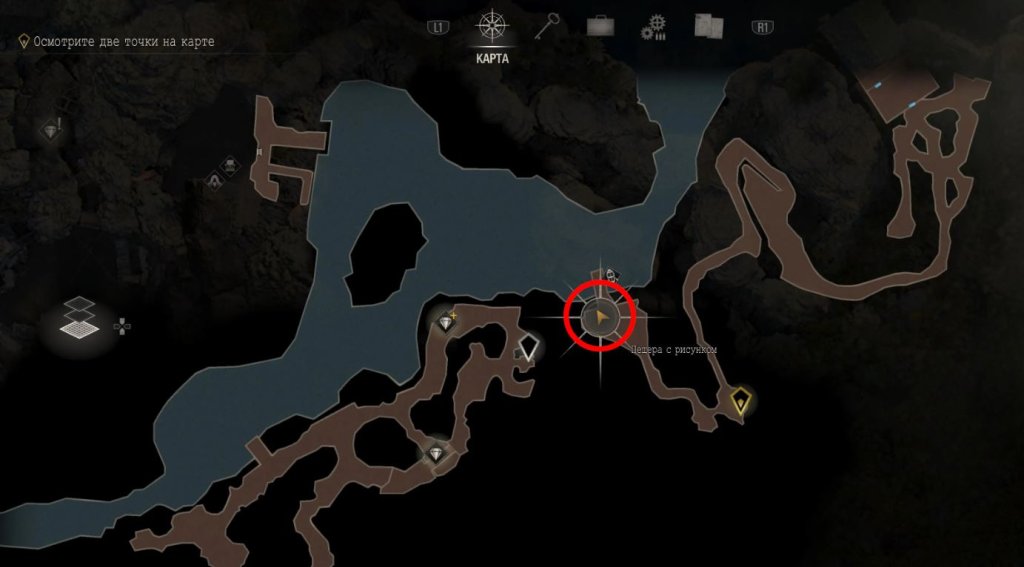This screenshot has width=1024, height=567.
Task: Switch to the files documents tab
Action: tap(708, 26)
